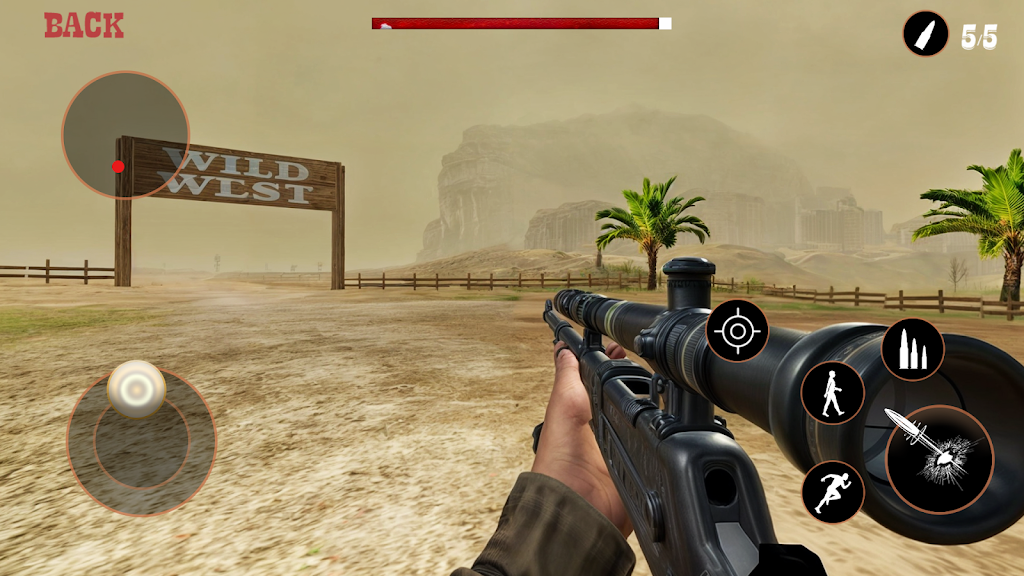Toggle the sprint running man icon
1024x576 pixels.
pos(833,492)
